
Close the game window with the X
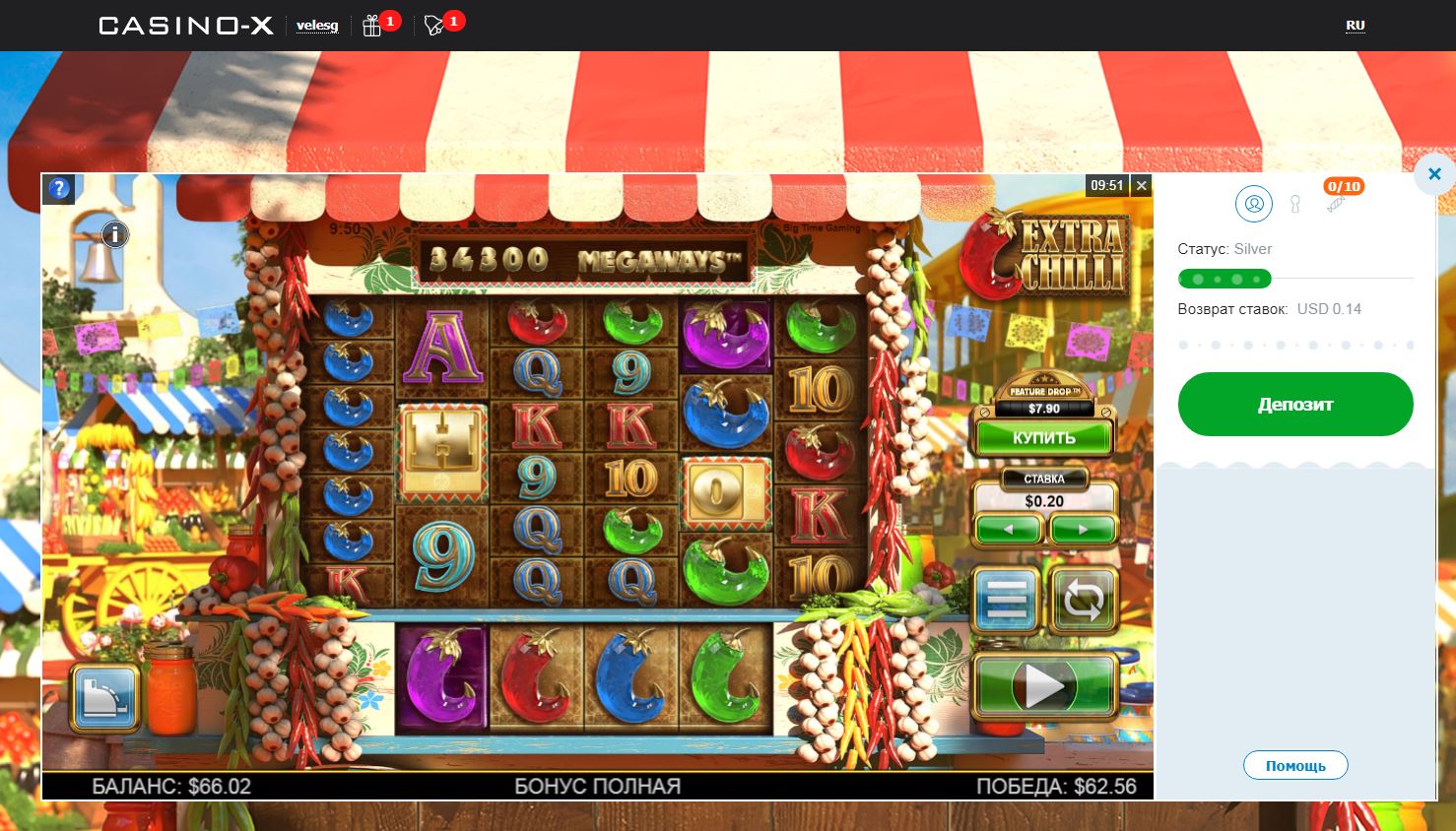tap(1141, 185)
